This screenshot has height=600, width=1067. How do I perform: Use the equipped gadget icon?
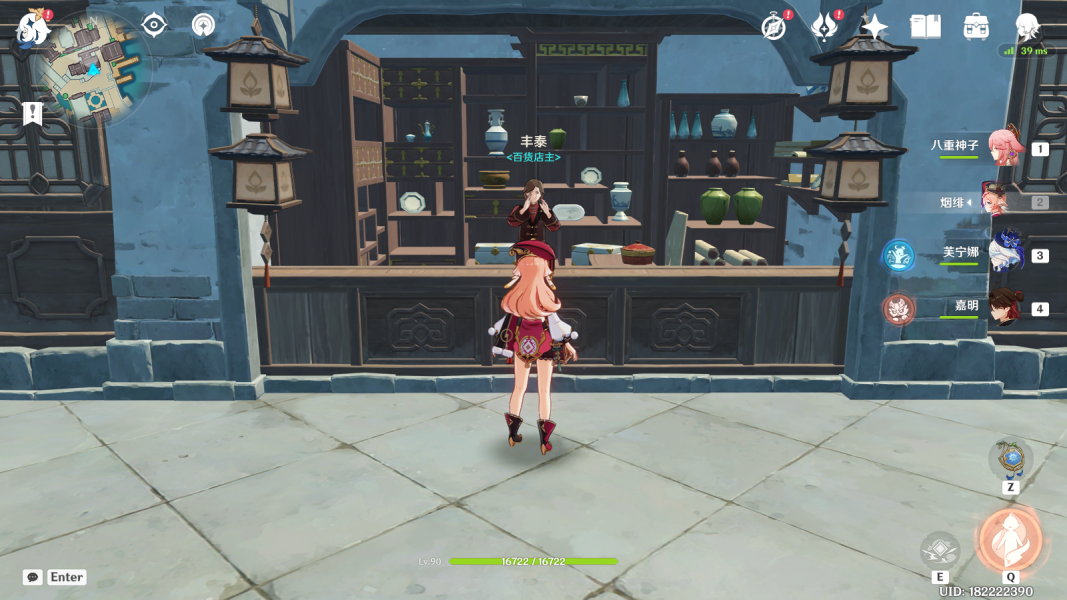[x=1010, y=459]
